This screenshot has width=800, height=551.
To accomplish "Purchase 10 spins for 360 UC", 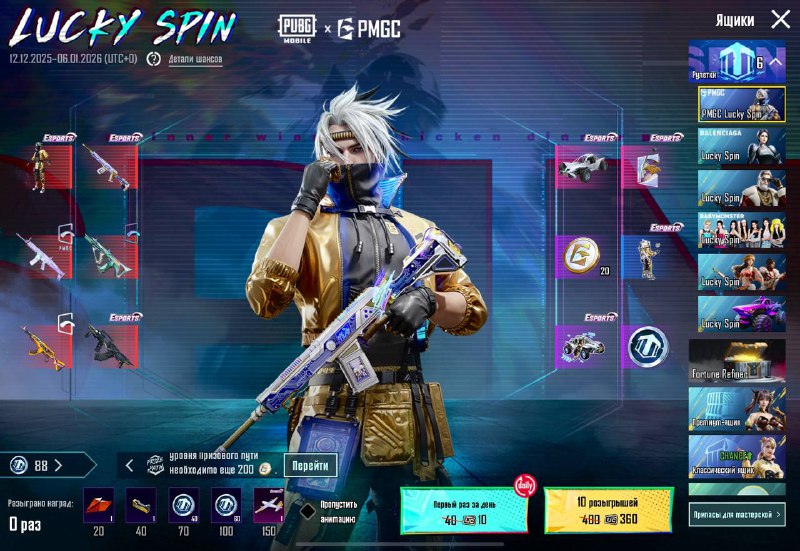I will pos(608,510).
